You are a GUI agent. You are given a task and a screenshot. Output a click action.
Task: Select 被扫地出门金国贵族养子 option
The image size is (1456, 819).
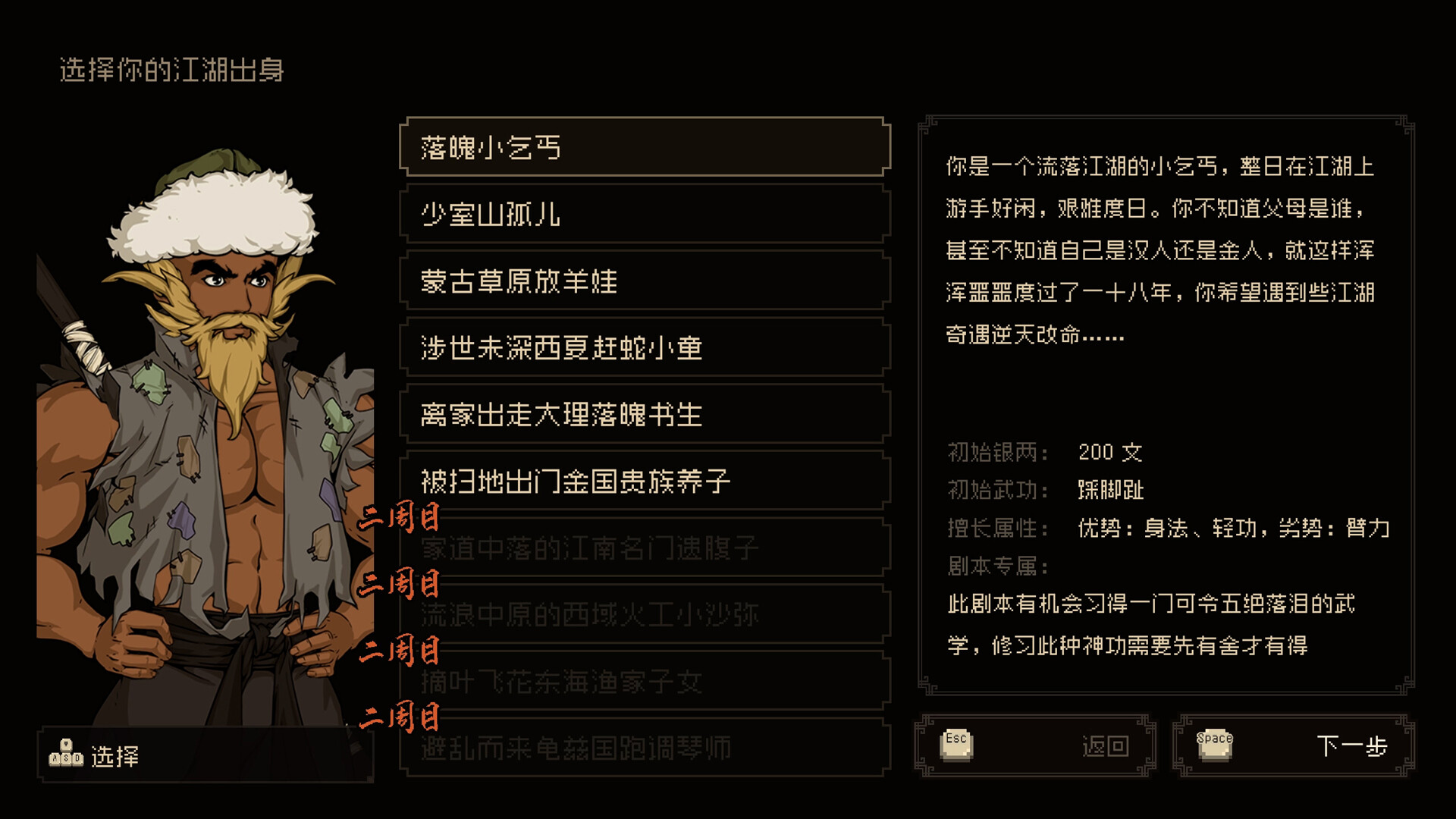pyautogui.click(x=645, y=482)
